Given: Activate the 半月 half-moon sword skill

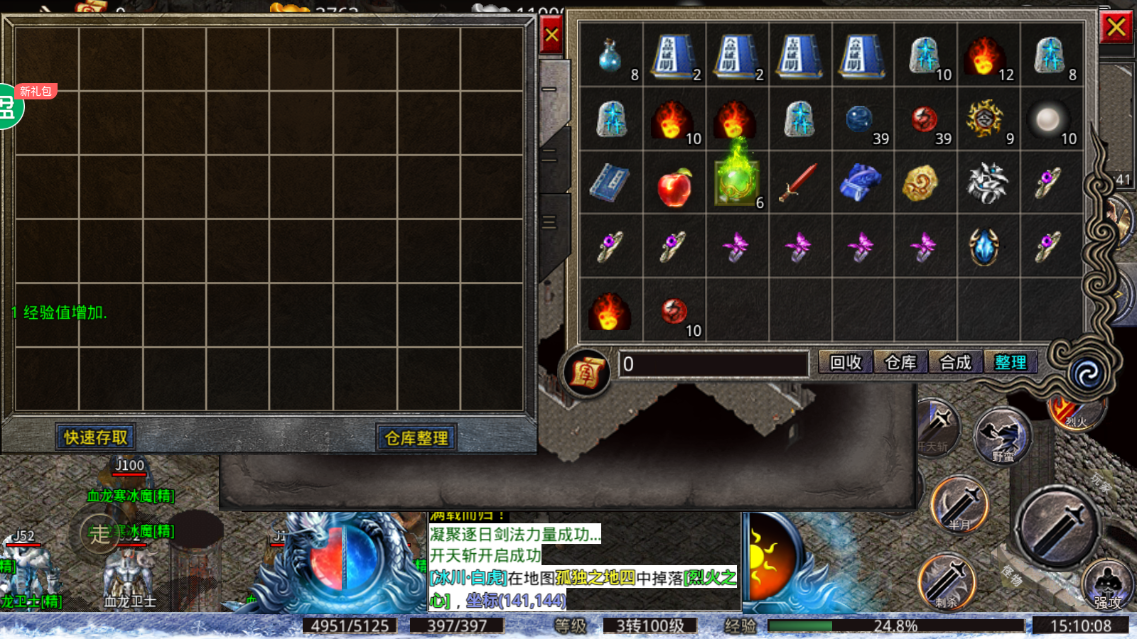Looking at the screenshot, I should 958,503.
